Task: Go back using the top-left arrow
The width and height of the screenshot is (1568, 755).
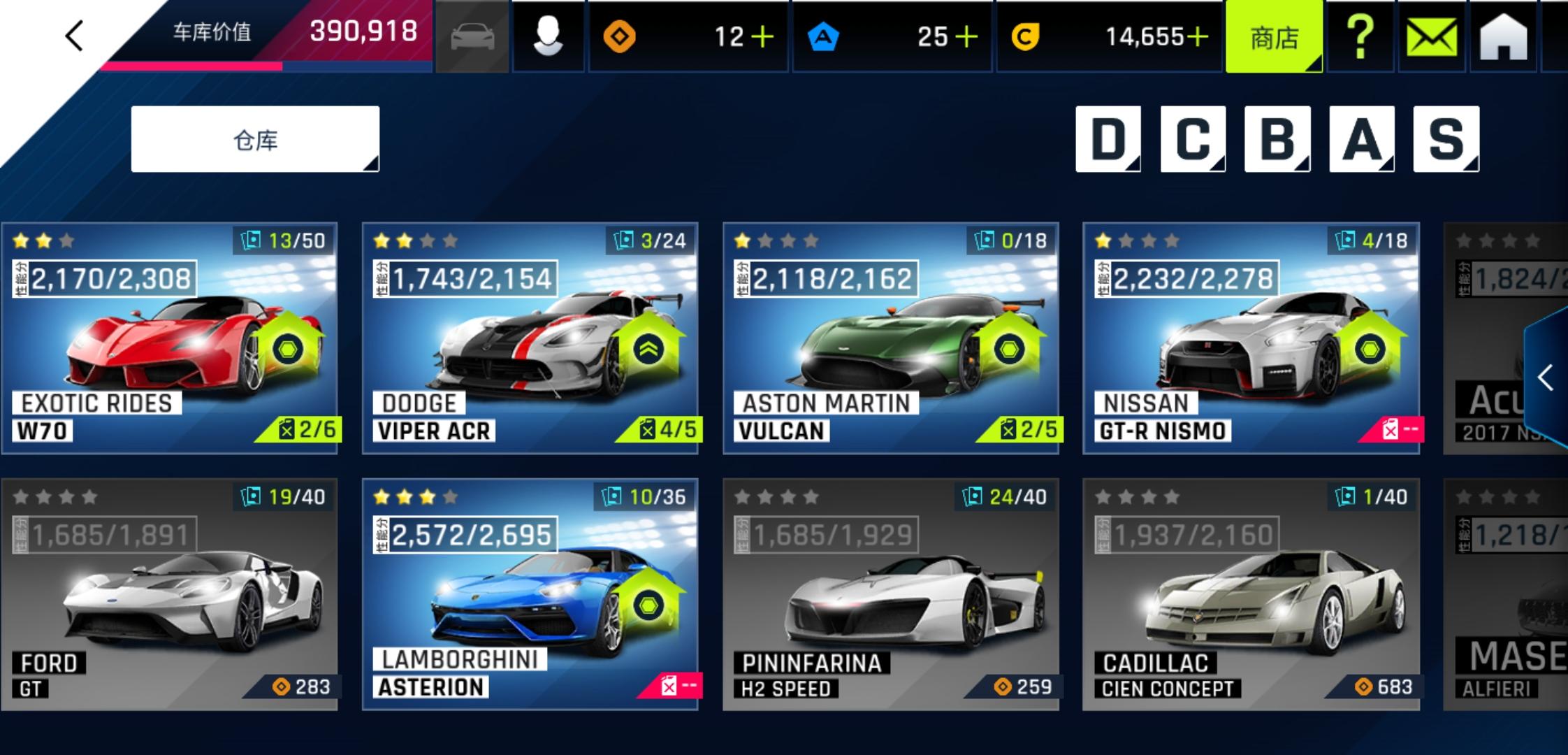Action: pos(74,36)
